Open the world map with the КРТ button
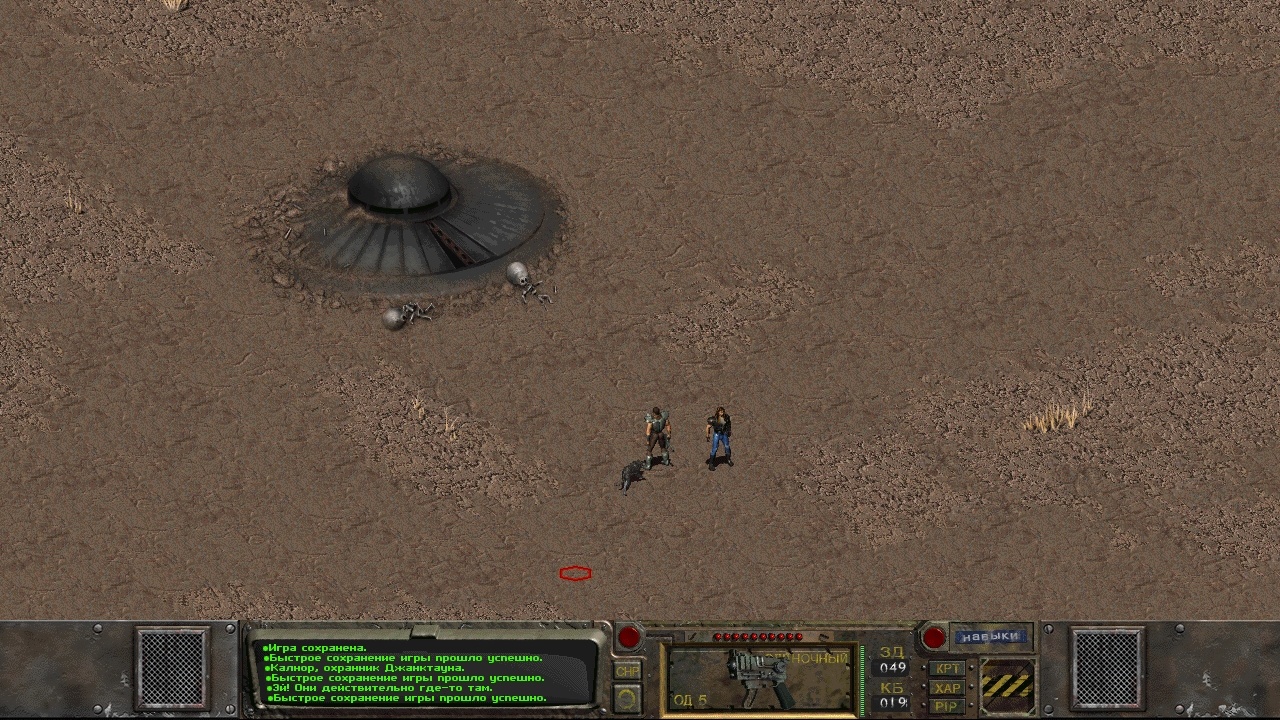This screenshot has width=1280, height=720. [946, 668]
